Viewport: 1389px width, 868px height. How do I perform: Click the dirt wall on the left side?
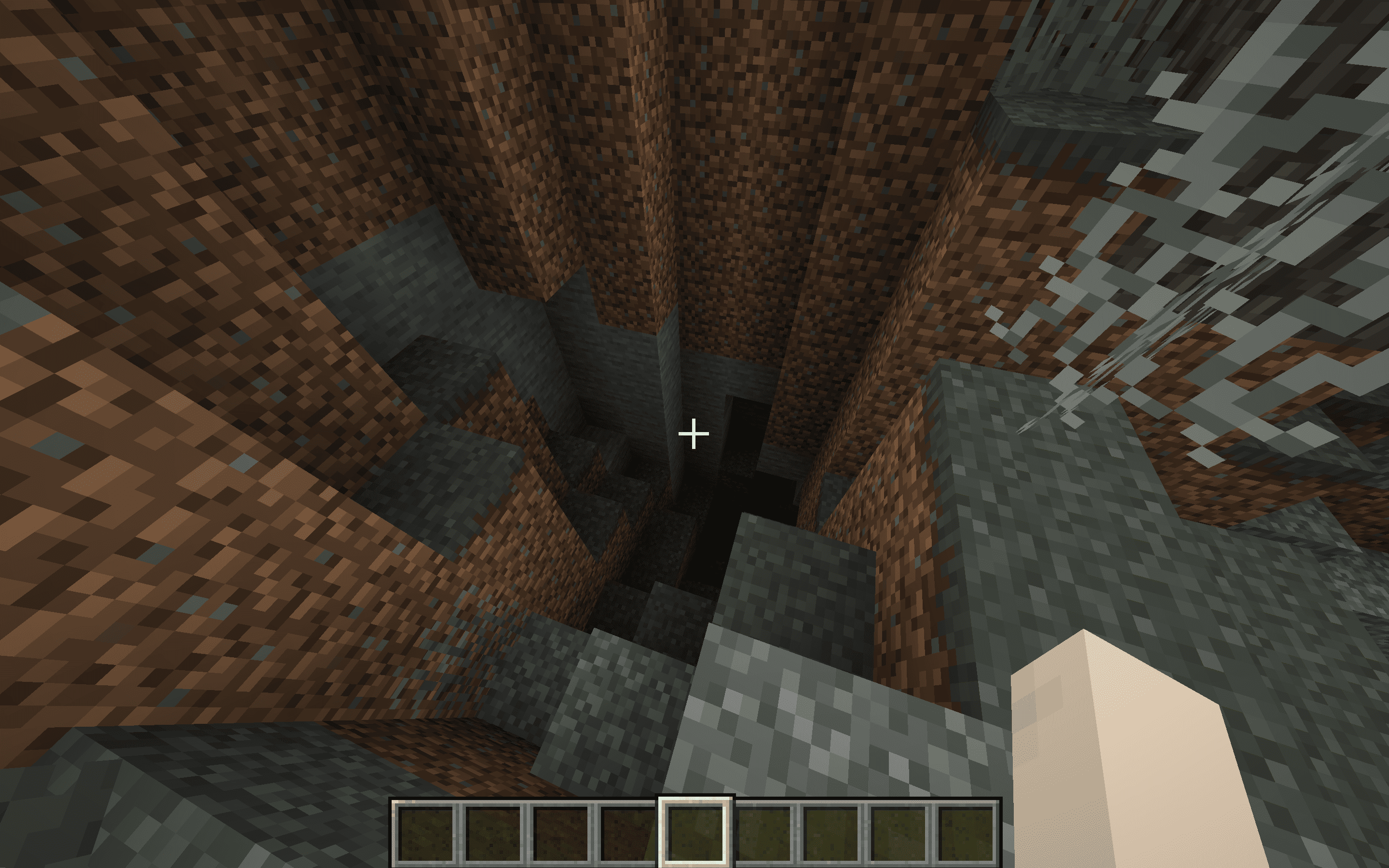172,402
